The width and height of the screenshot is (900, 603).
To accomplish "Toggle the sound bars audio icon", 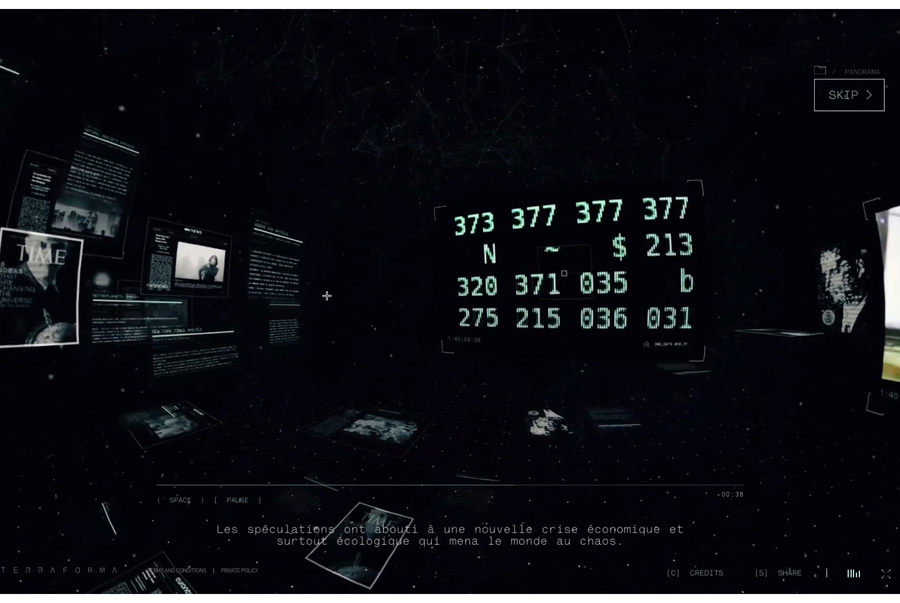I will pyautogui.click(x=853, y=573).
